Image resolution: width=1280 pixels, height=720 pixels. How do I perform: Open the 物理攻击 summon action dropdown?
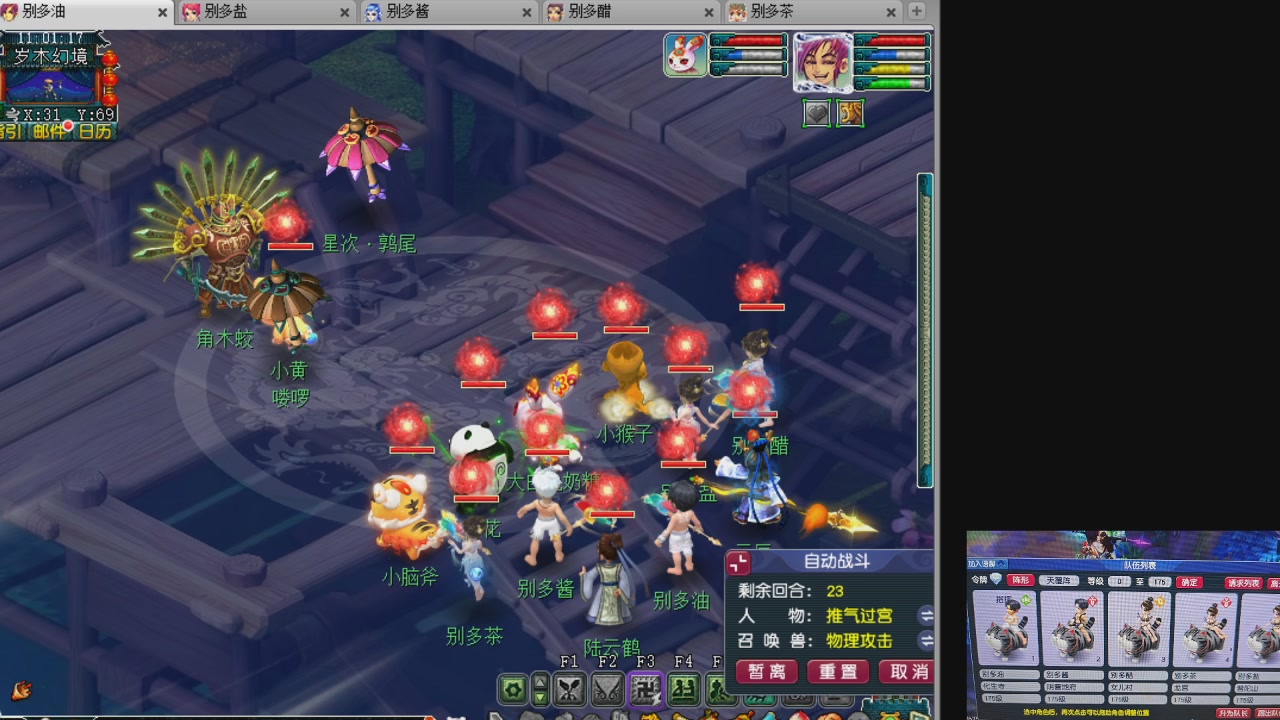pos(925,640)
